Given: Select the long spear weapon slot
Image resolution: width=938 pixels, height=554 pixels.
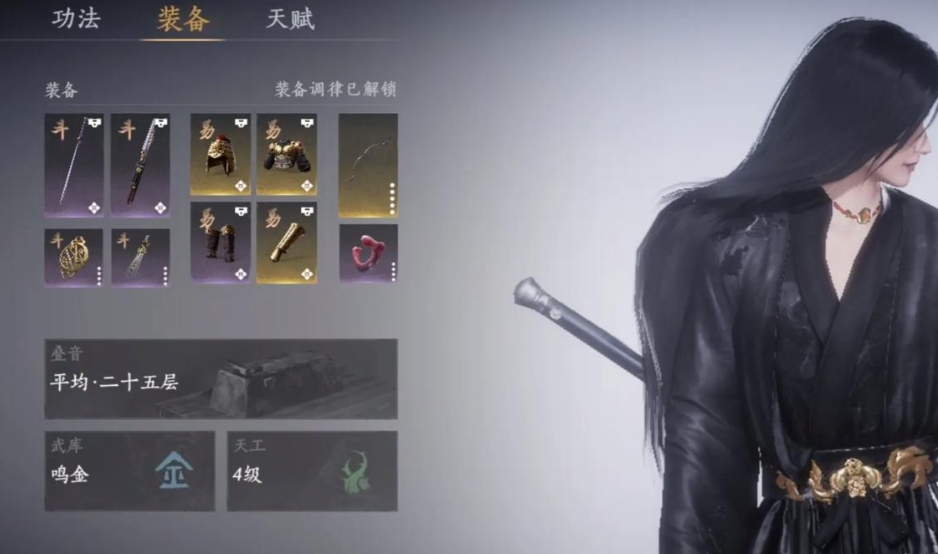Looking at the screenshot, I should tap(74, 165).
